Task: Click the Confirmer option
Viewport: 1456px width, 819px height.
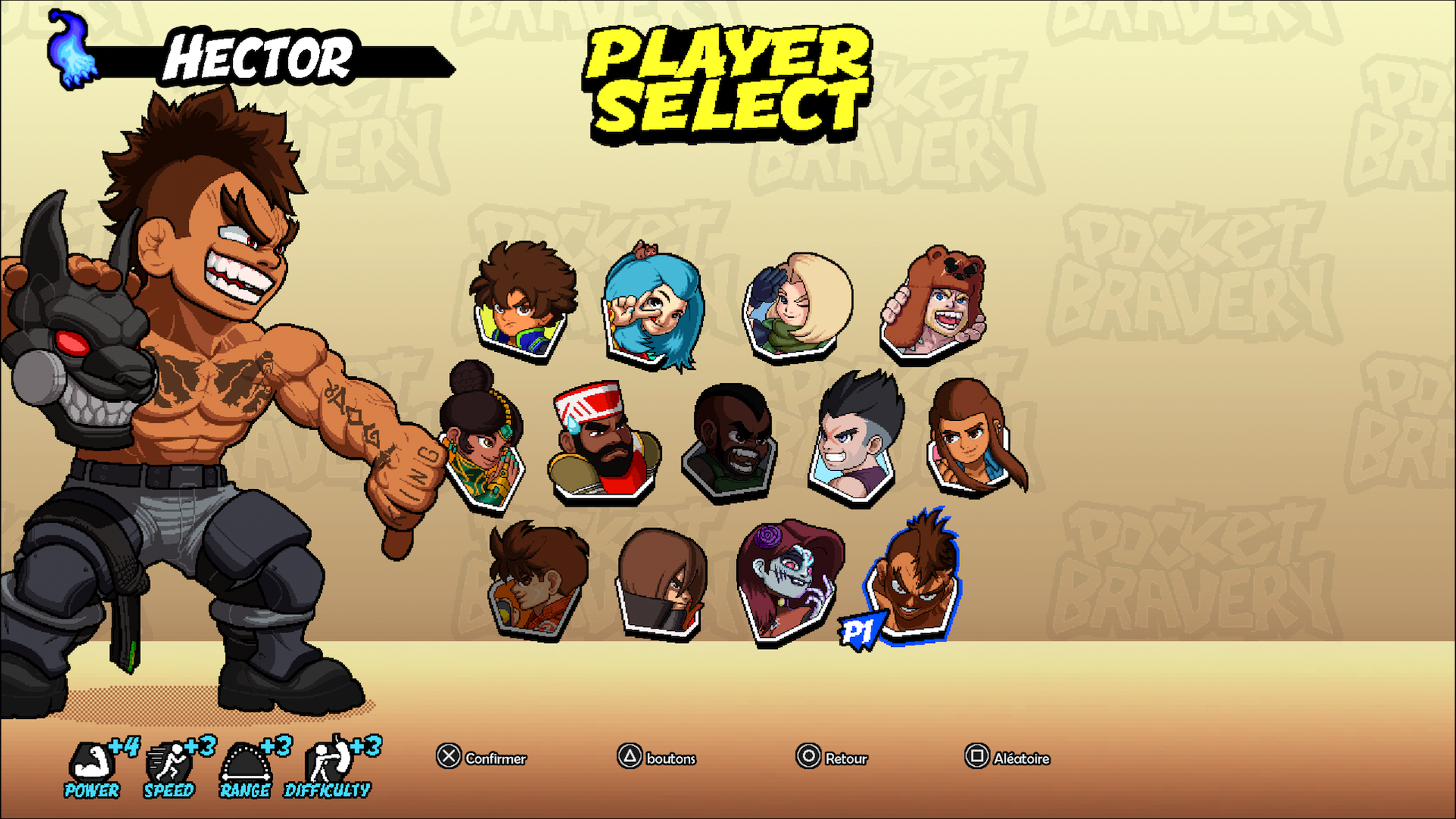Action: coord(482,758)
